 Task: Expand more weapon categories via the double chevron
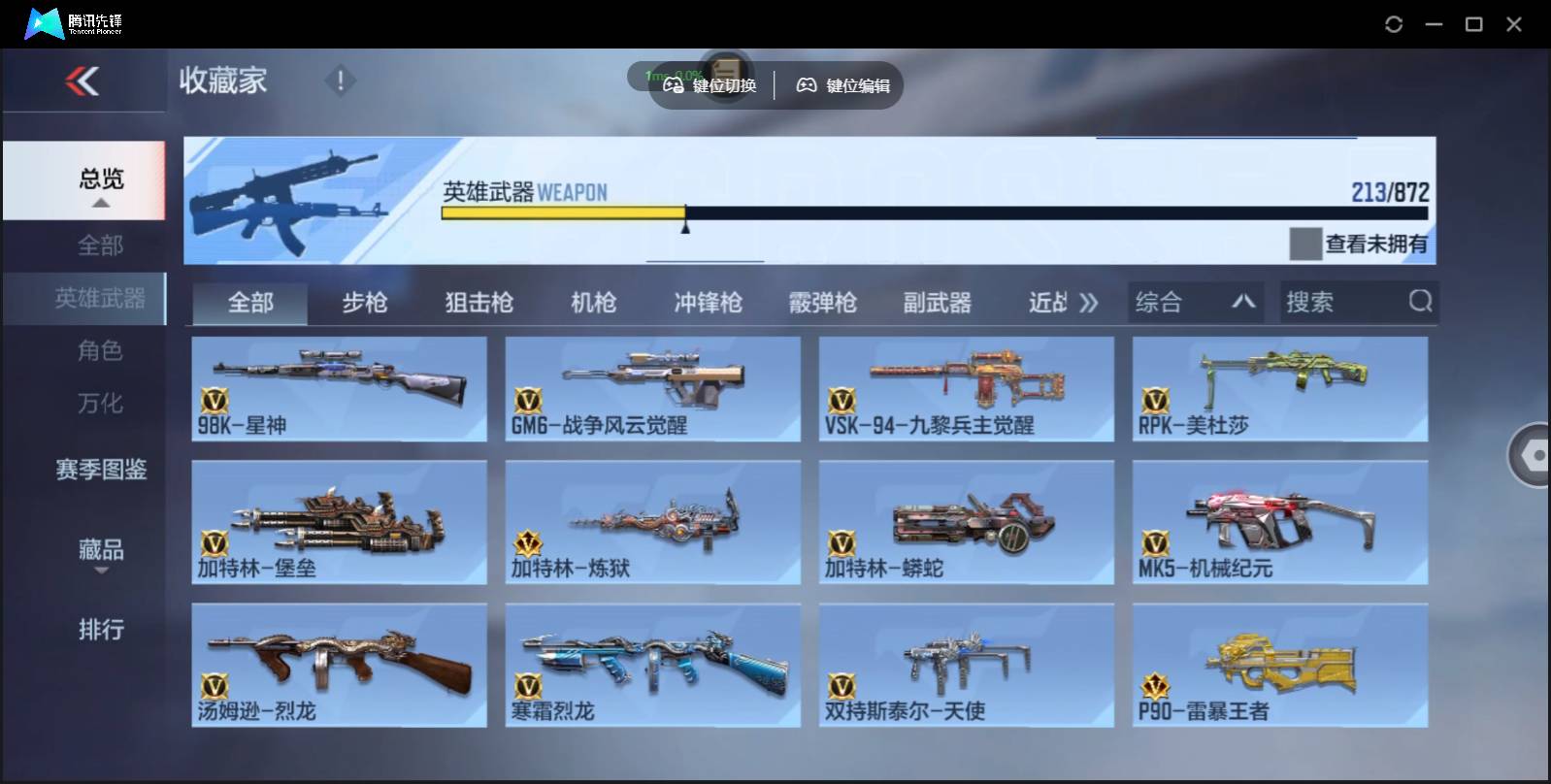[x=1088, y=302]
